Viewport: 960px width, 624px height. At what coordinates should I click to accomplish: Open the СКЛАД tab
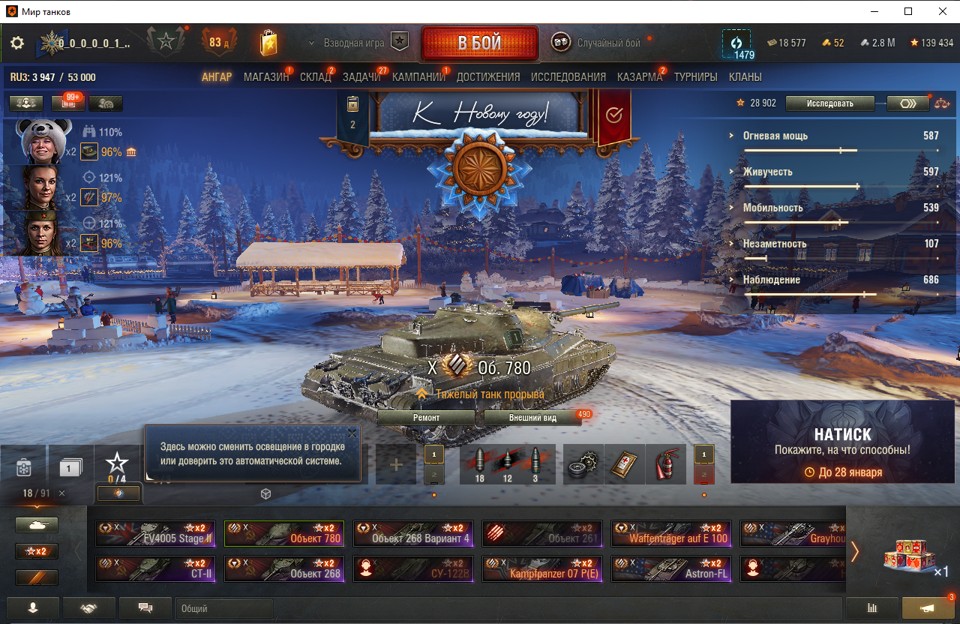(x=315, y=77)
